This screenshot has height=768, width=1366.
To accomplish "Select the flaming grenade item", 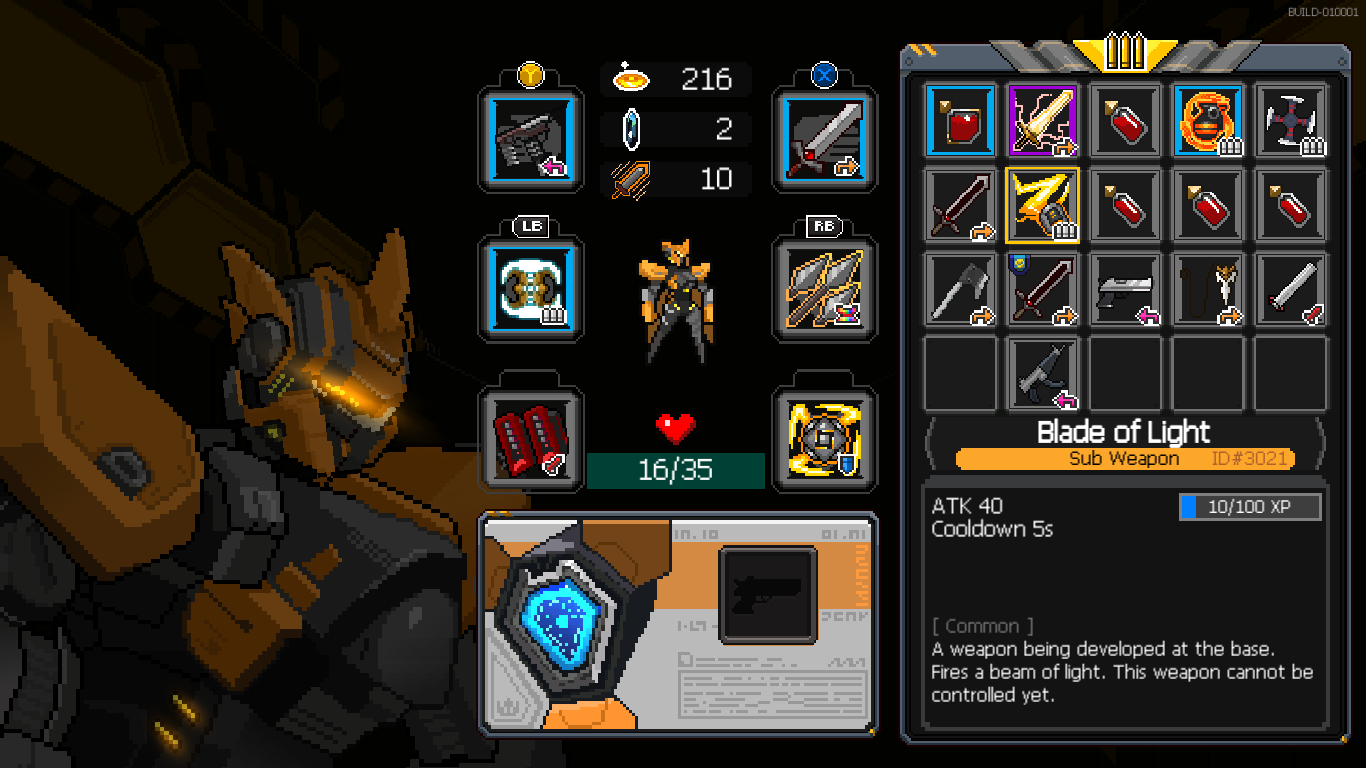I will (x=1208, y=120).
